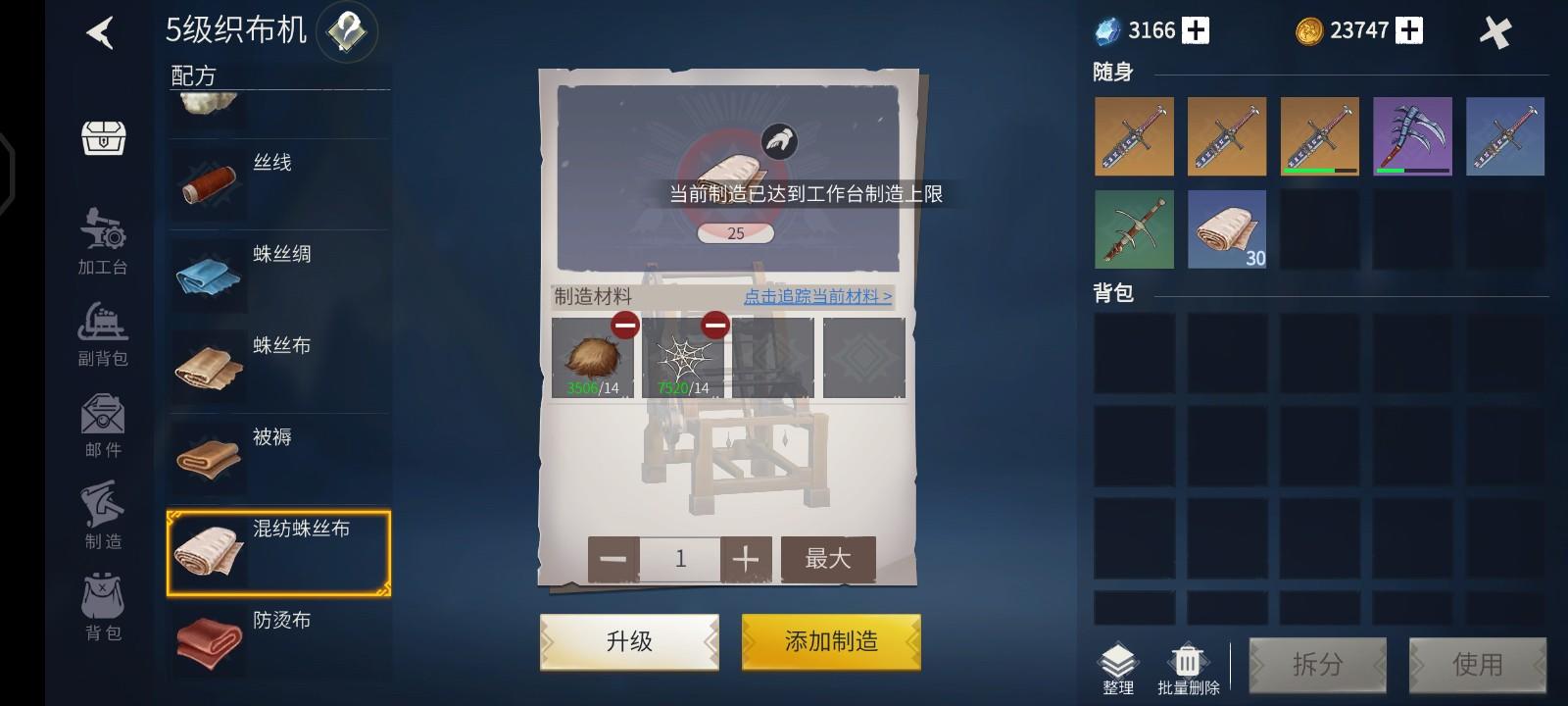Screen dimensions: 1568x706
Task: Open the treasure chest storage icon
Action: pyautogui.click(x=103, y=138)
